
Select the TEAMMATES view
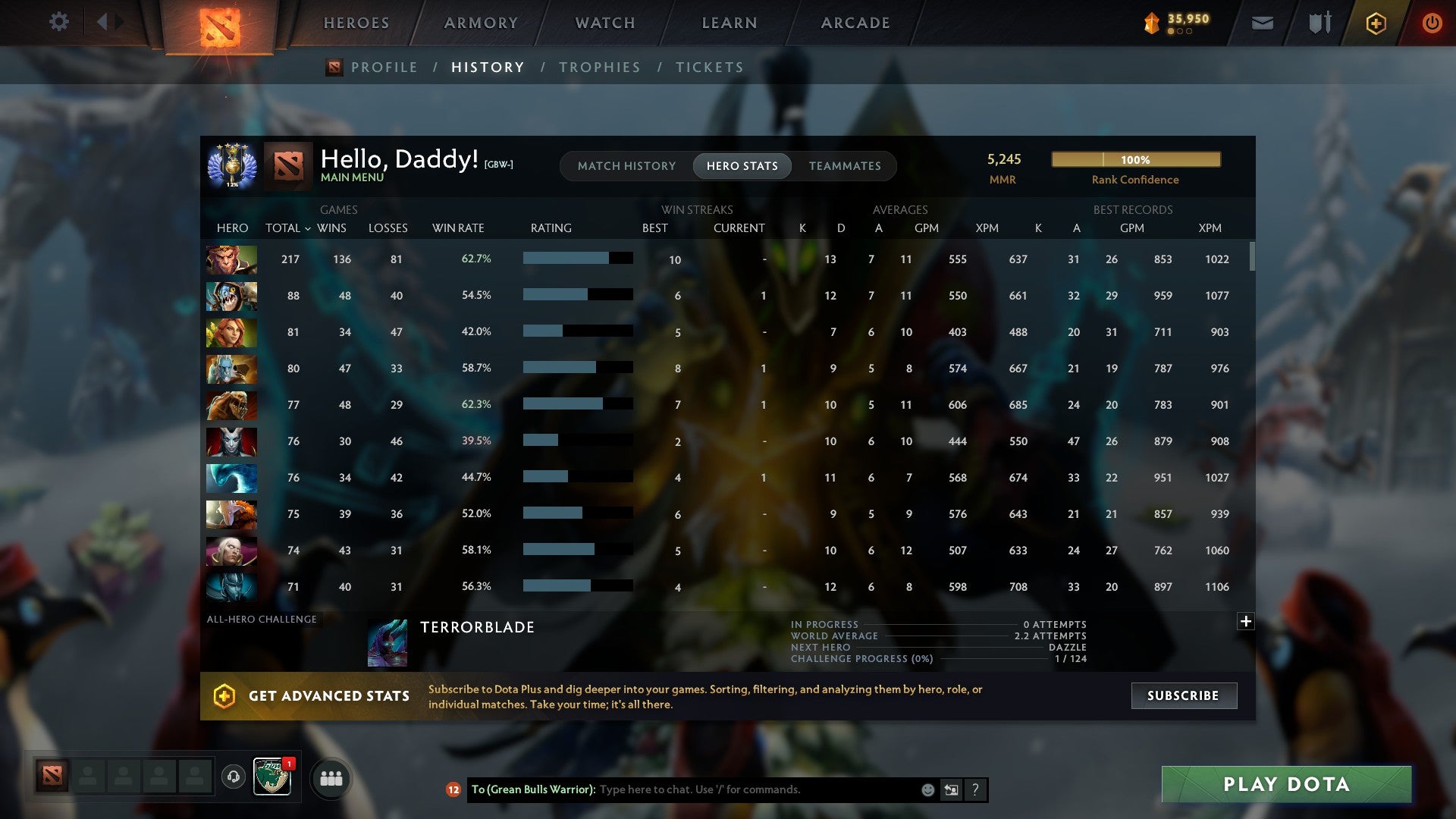(x=845, y=165)
